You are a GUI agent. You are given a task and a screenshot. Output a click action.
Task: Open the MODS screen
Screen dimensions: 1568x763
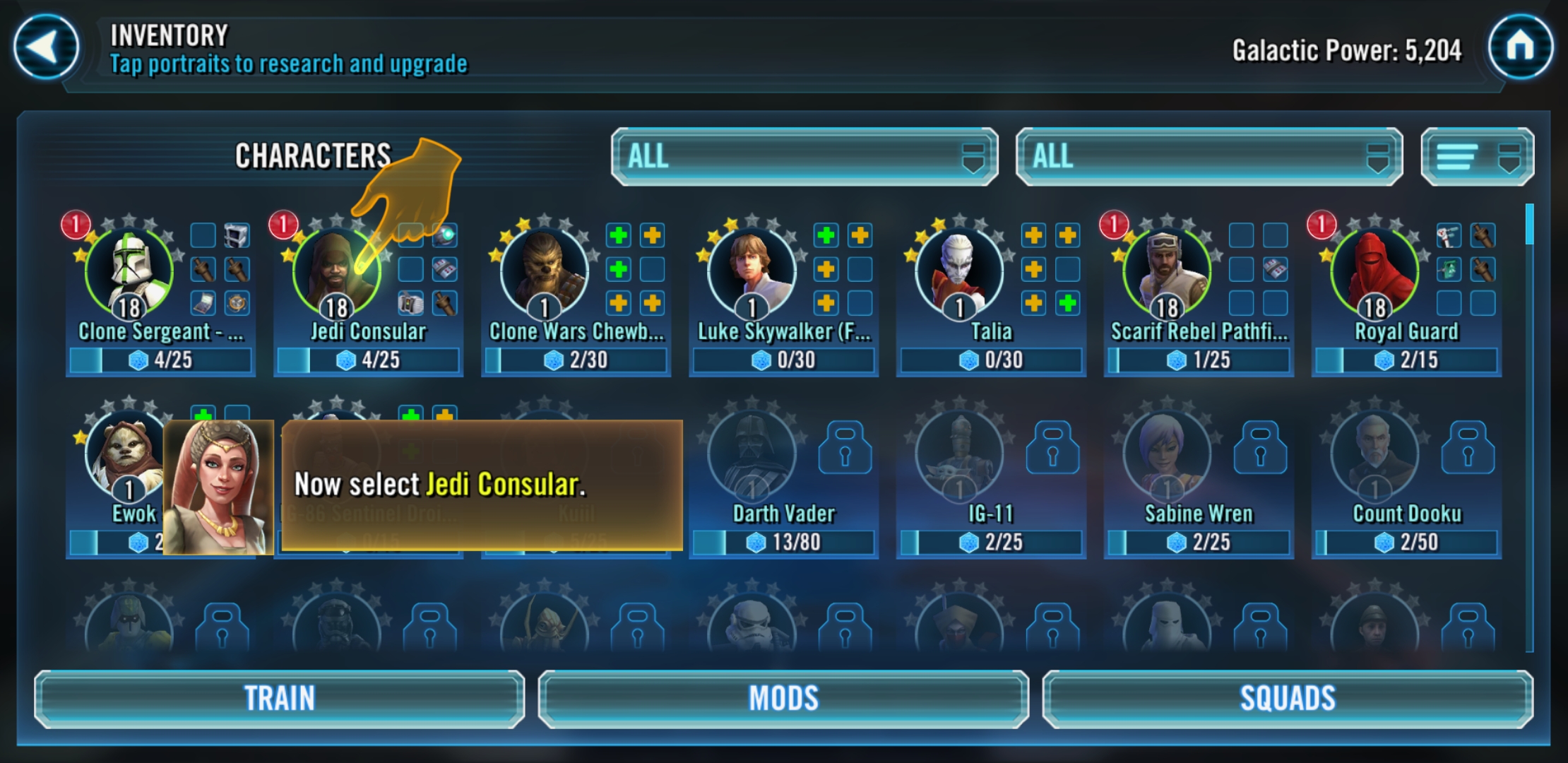(783, 699)
